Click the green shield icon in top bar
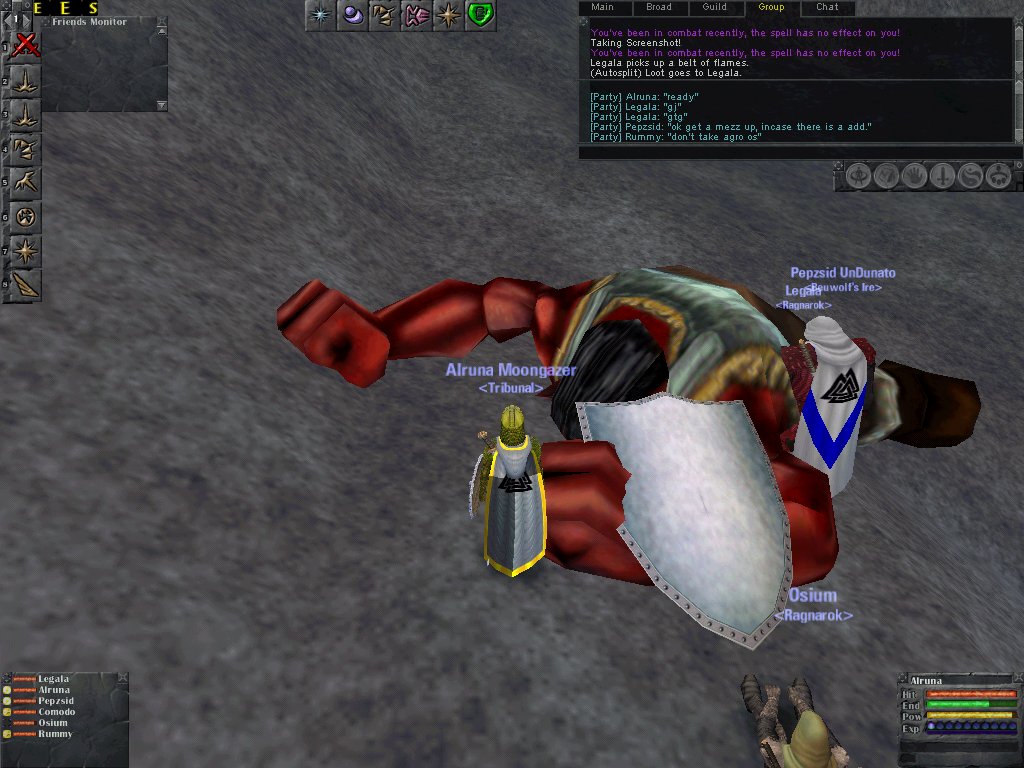The width and height of the screenshot is (1024, 768). coord(480,15)
